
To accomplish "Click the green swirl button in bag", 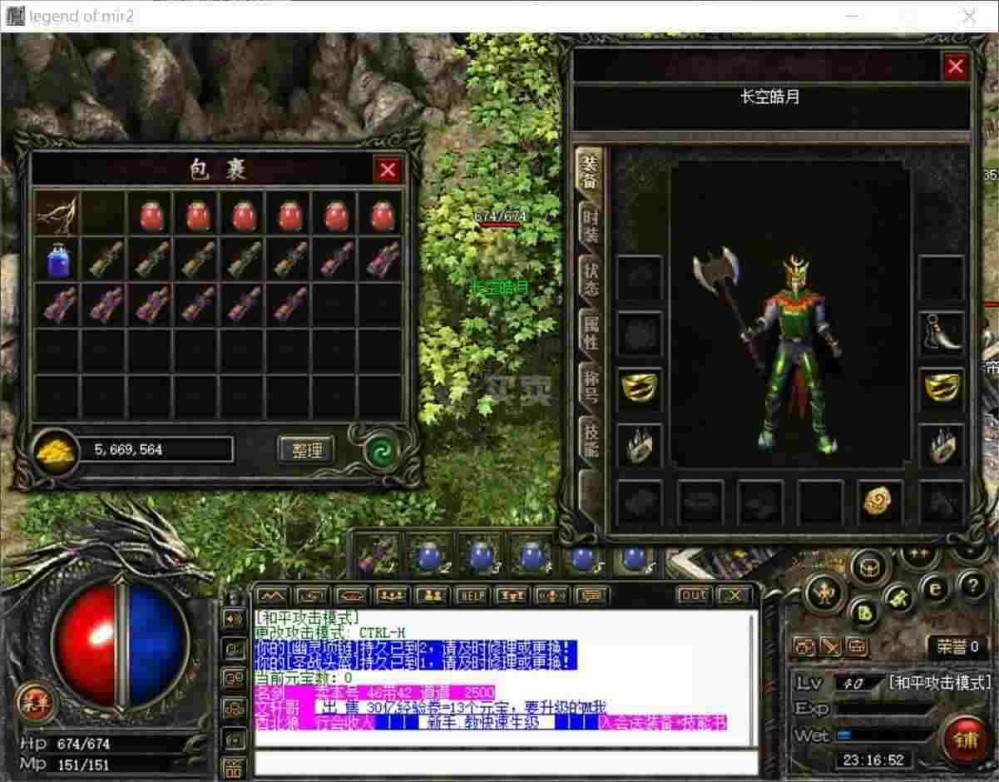I will 379,450.
